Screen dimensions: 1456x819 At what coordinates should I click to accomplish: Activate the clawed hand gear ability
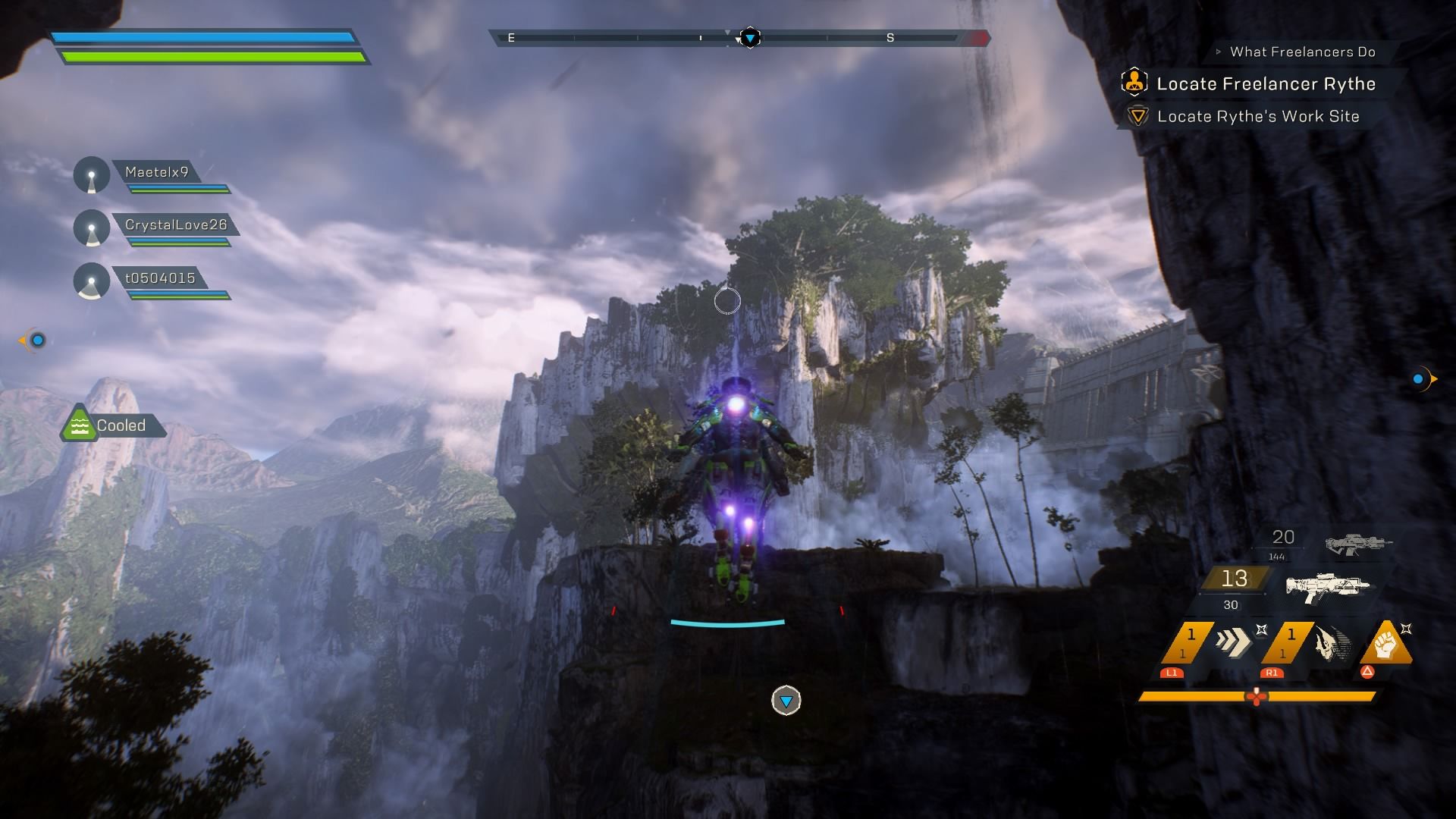[x=1332, y=643]
